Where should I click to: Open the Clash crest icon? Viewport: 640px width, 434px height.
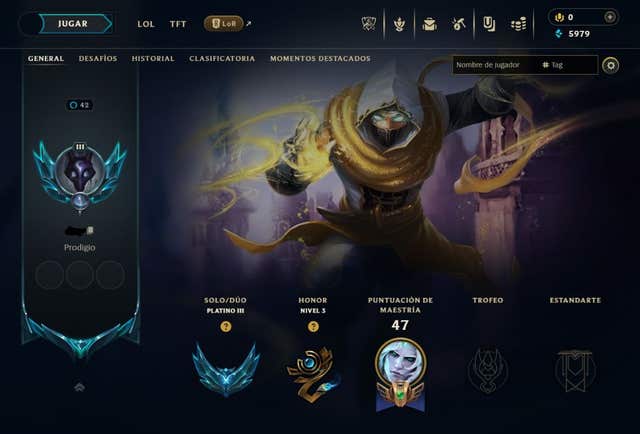click(368, 24)
